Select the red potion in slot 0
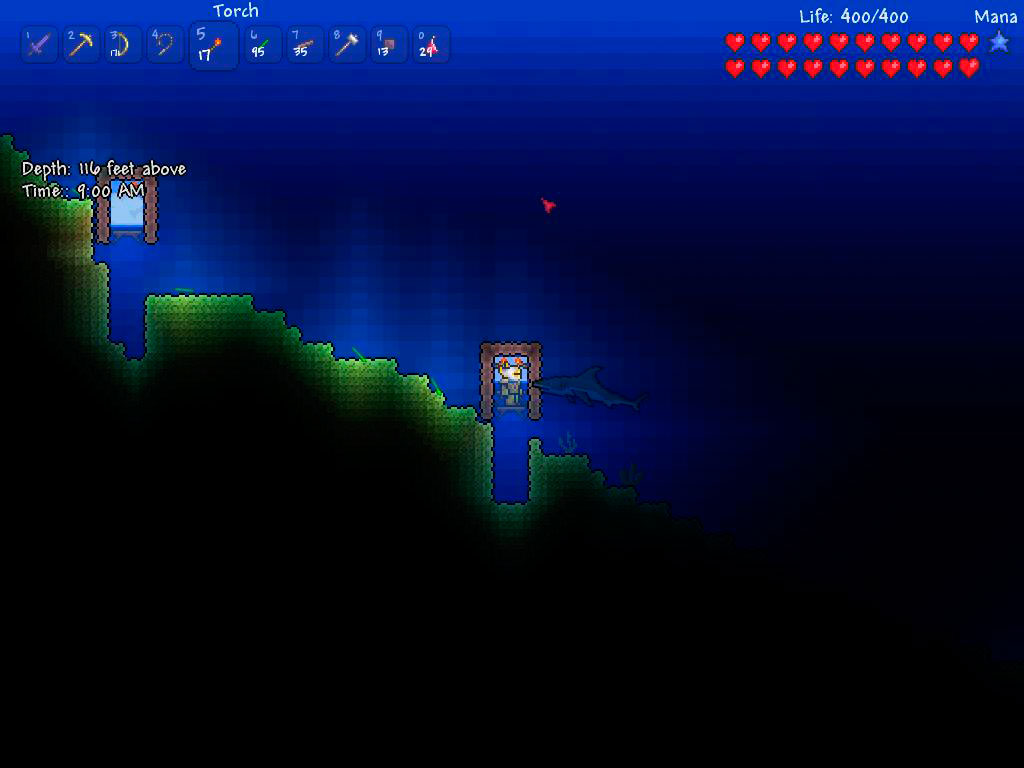Viewport: 1024px width, 768px height. tap(431, 45)
